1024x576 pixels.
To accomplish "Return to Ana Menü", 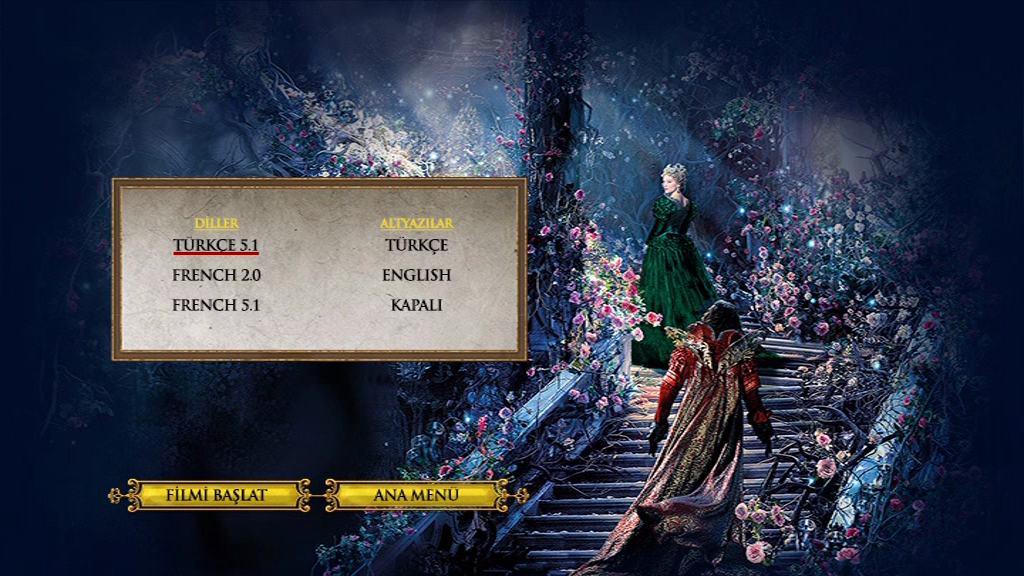I will click(x=415, y=494).
